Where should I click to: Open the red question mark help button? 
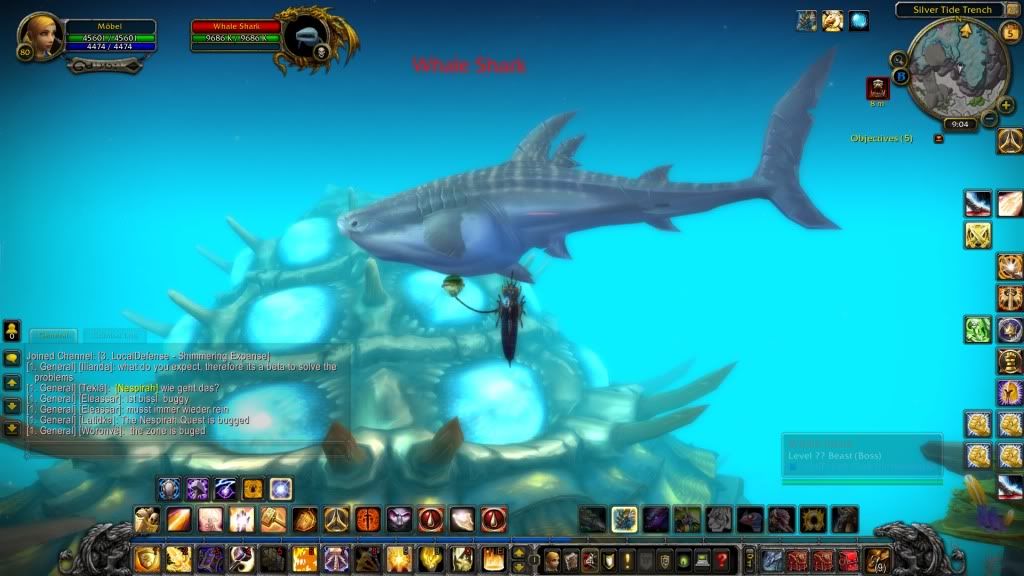tap(722, 560)
